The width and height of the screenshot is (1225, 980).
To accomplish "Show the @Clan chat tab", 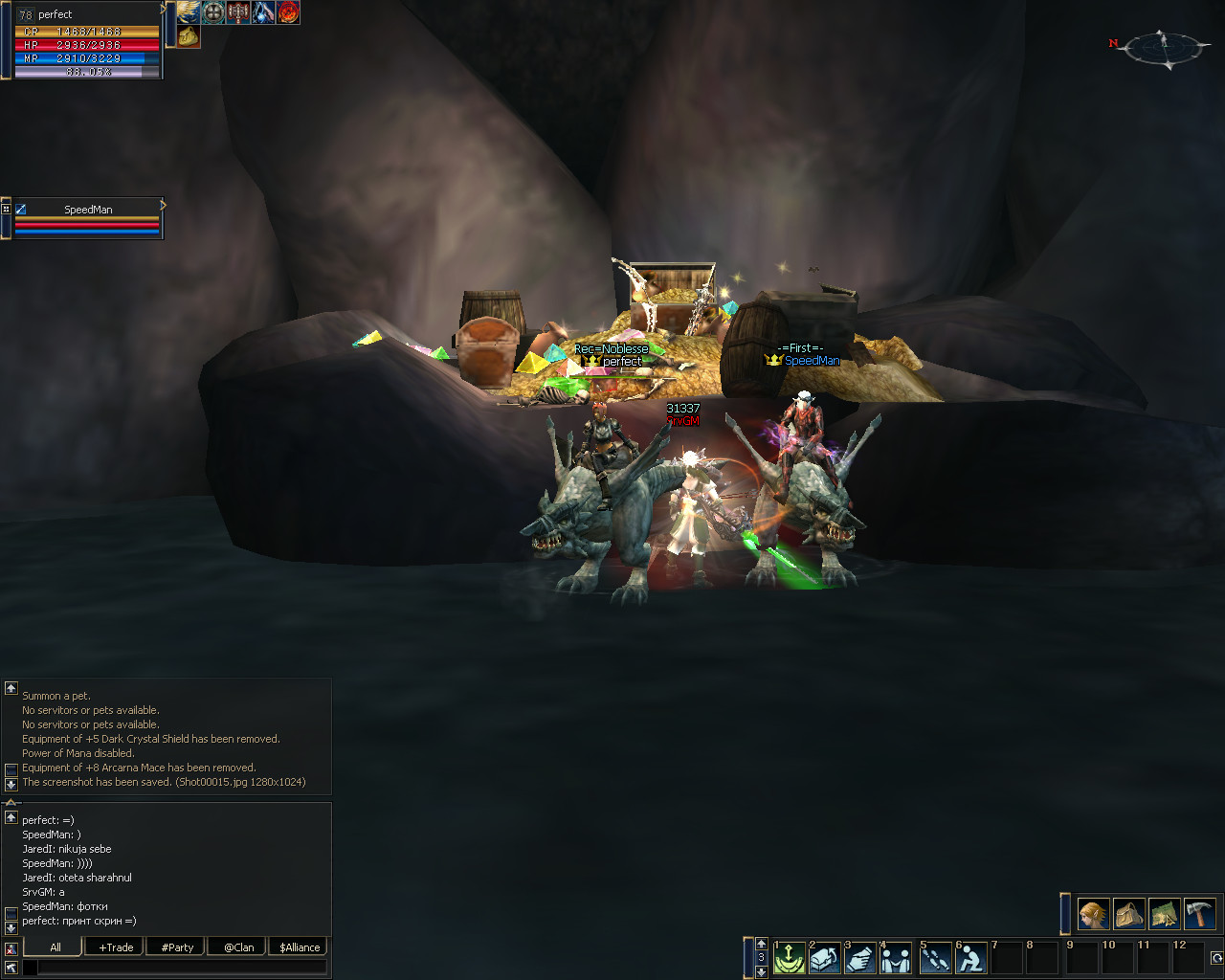I will (x=238, y=947).
